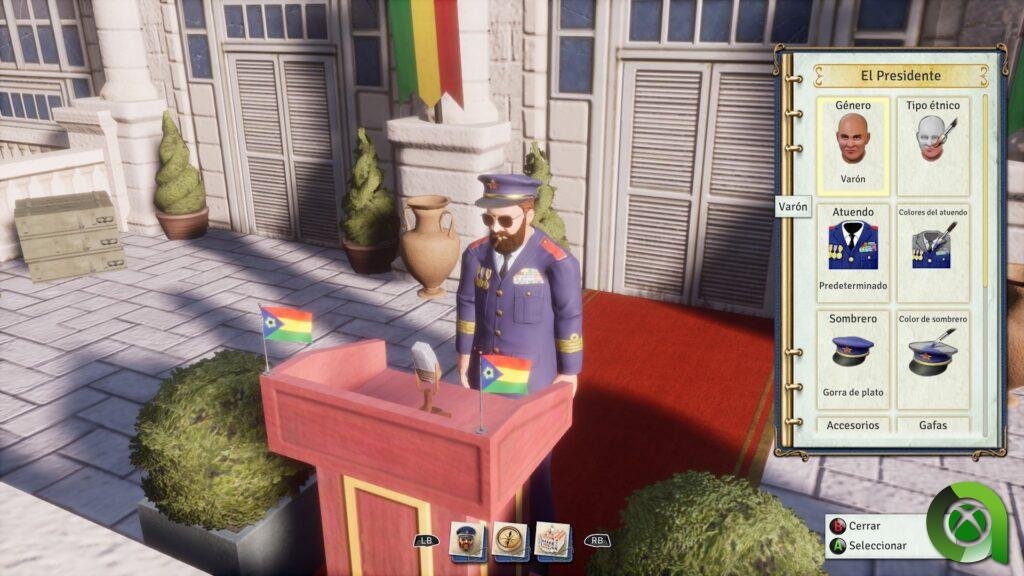Select the Sombrero hat tile
This screenshot has width=1024, height=576.
(x=853, y=359)
